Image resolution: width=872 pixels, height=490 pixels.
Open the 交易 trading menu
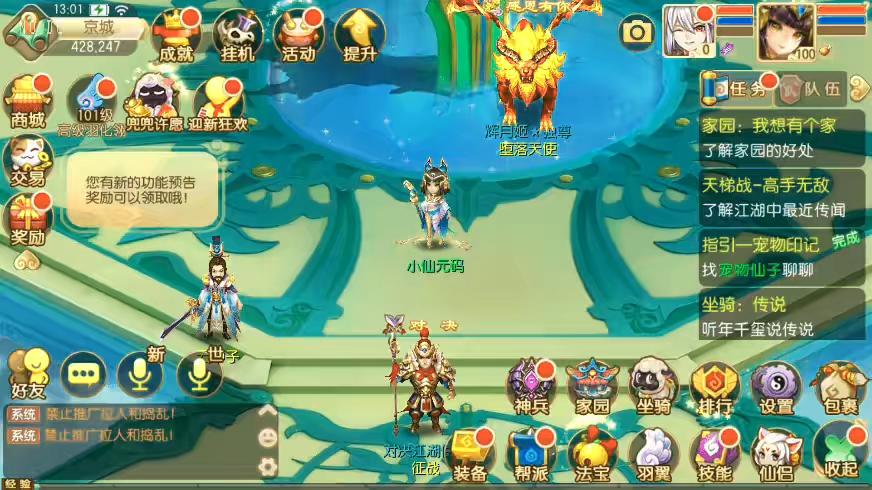[27, 160]
